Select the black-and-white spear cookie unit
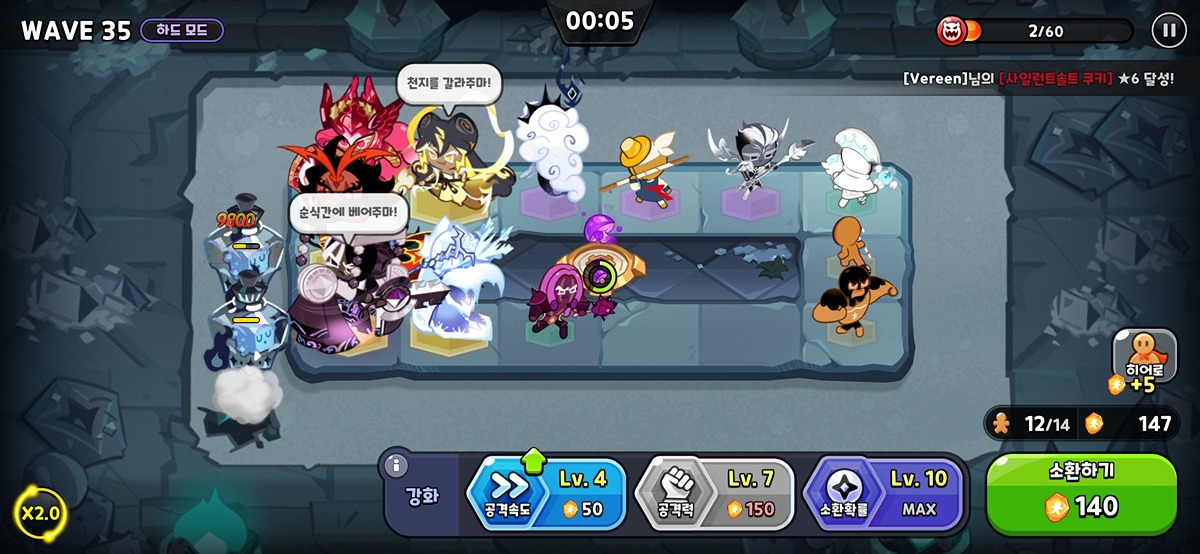 pos(749,160)
